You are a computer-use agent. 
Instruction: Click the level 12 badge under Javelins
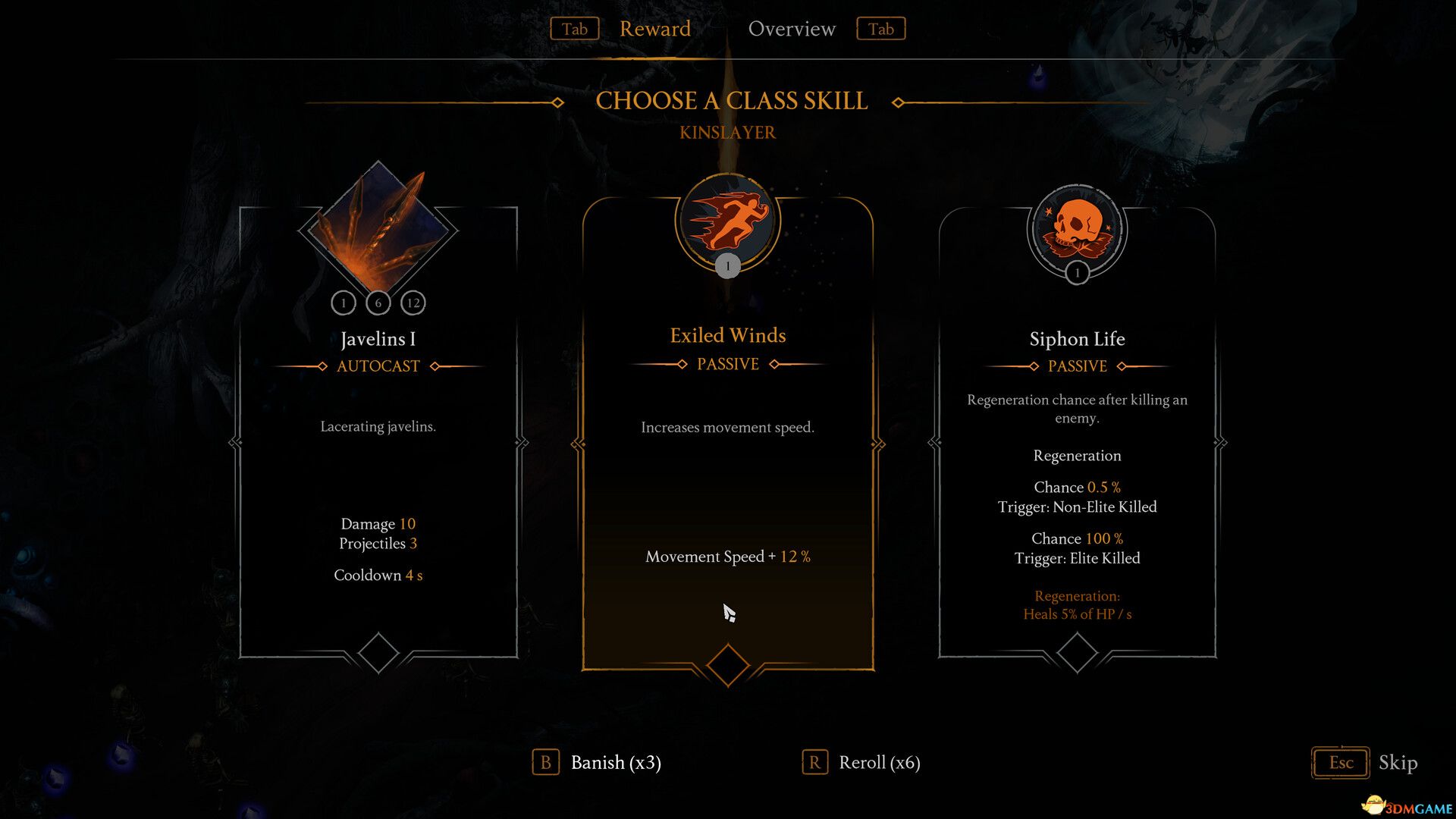tap(413, 302)
